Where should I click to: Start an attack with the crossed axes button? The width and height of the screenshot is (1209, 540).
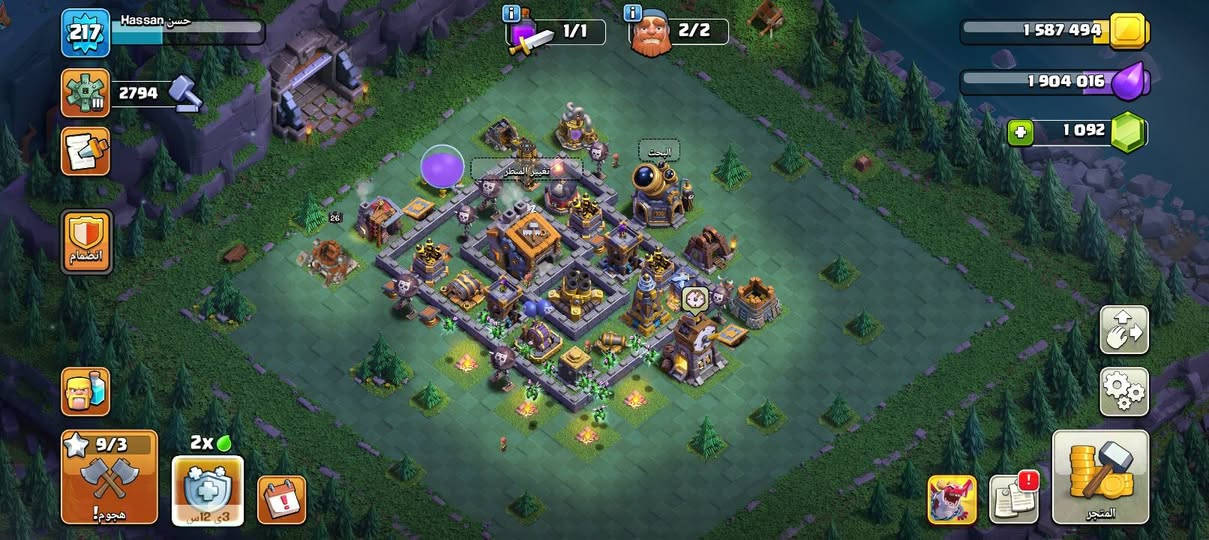(x=109, y=478)
